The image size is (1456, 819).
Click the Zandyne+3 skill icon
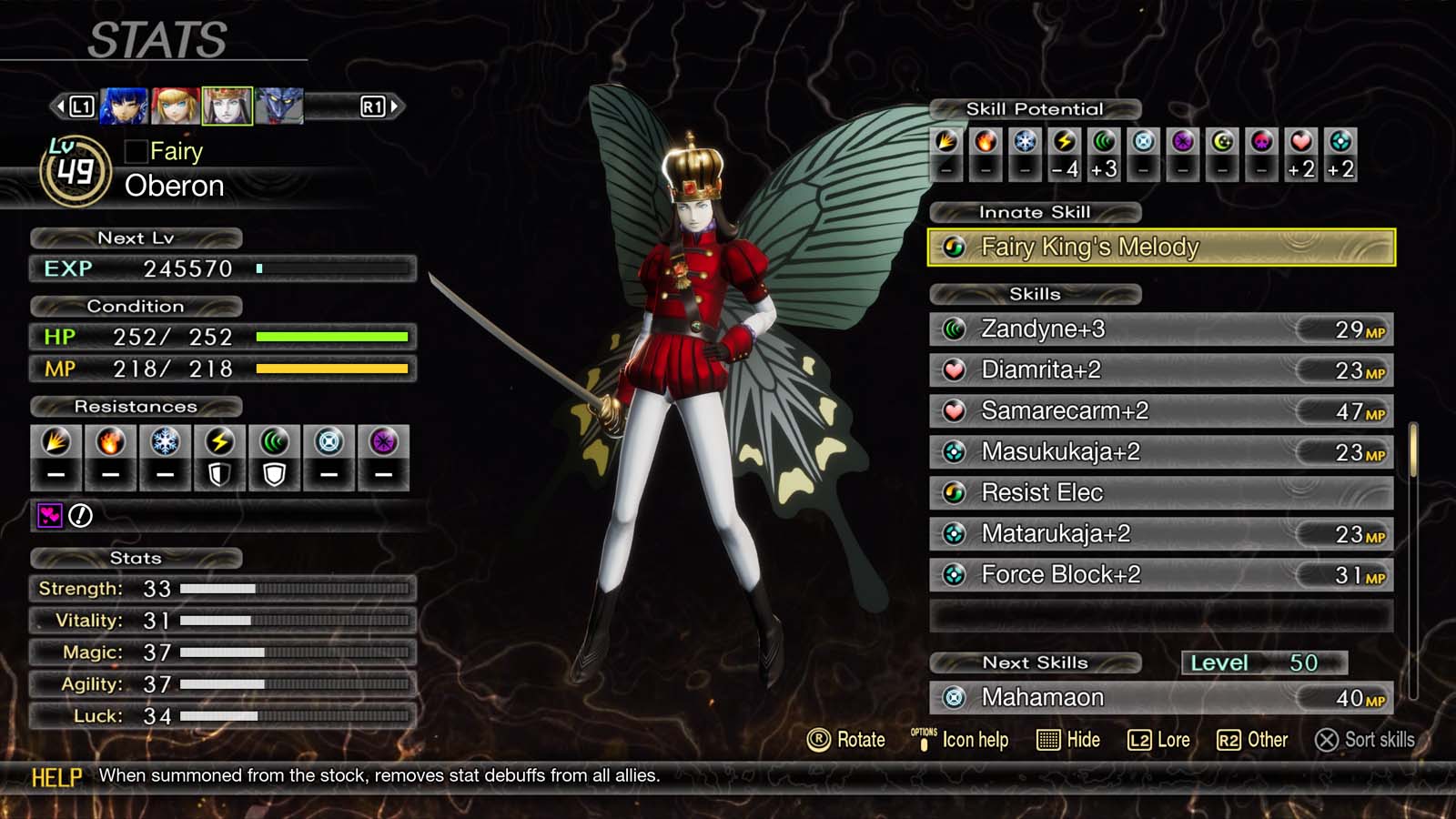(x=953, y=329)
